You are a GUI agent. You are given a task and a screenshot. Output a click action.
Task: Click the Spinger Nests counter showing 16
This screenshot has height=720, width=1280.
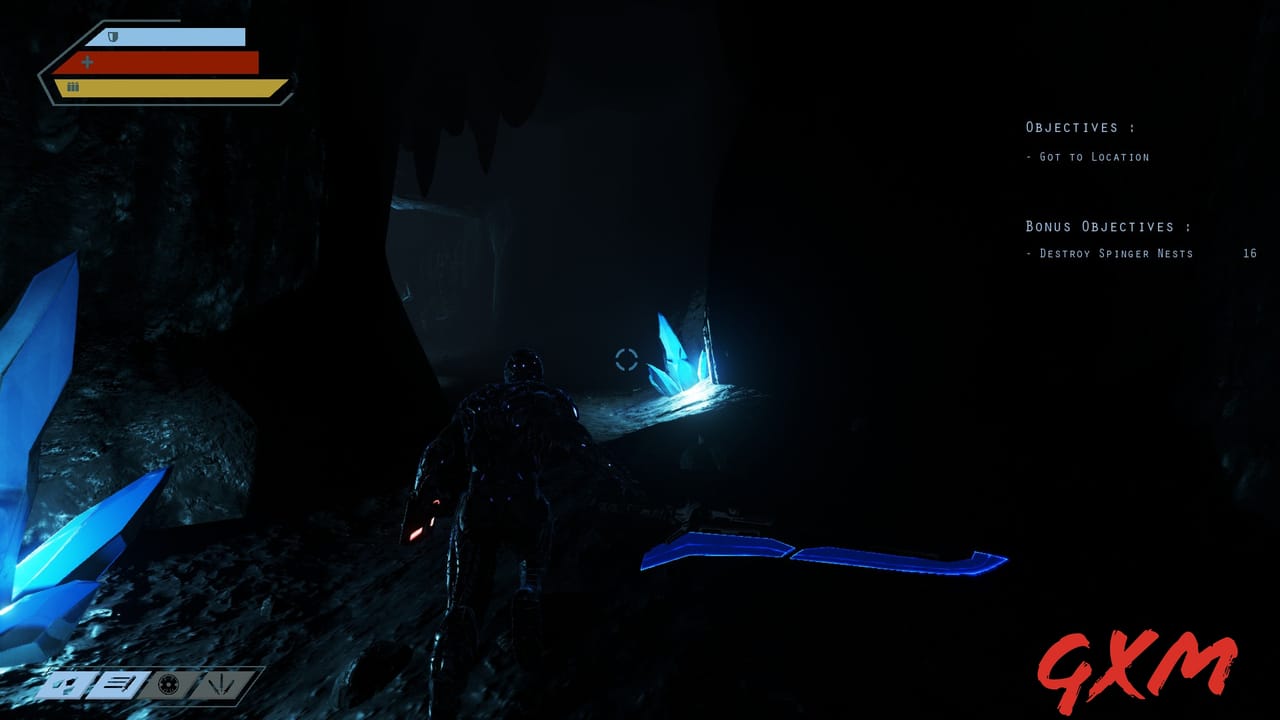(1248, 253)
